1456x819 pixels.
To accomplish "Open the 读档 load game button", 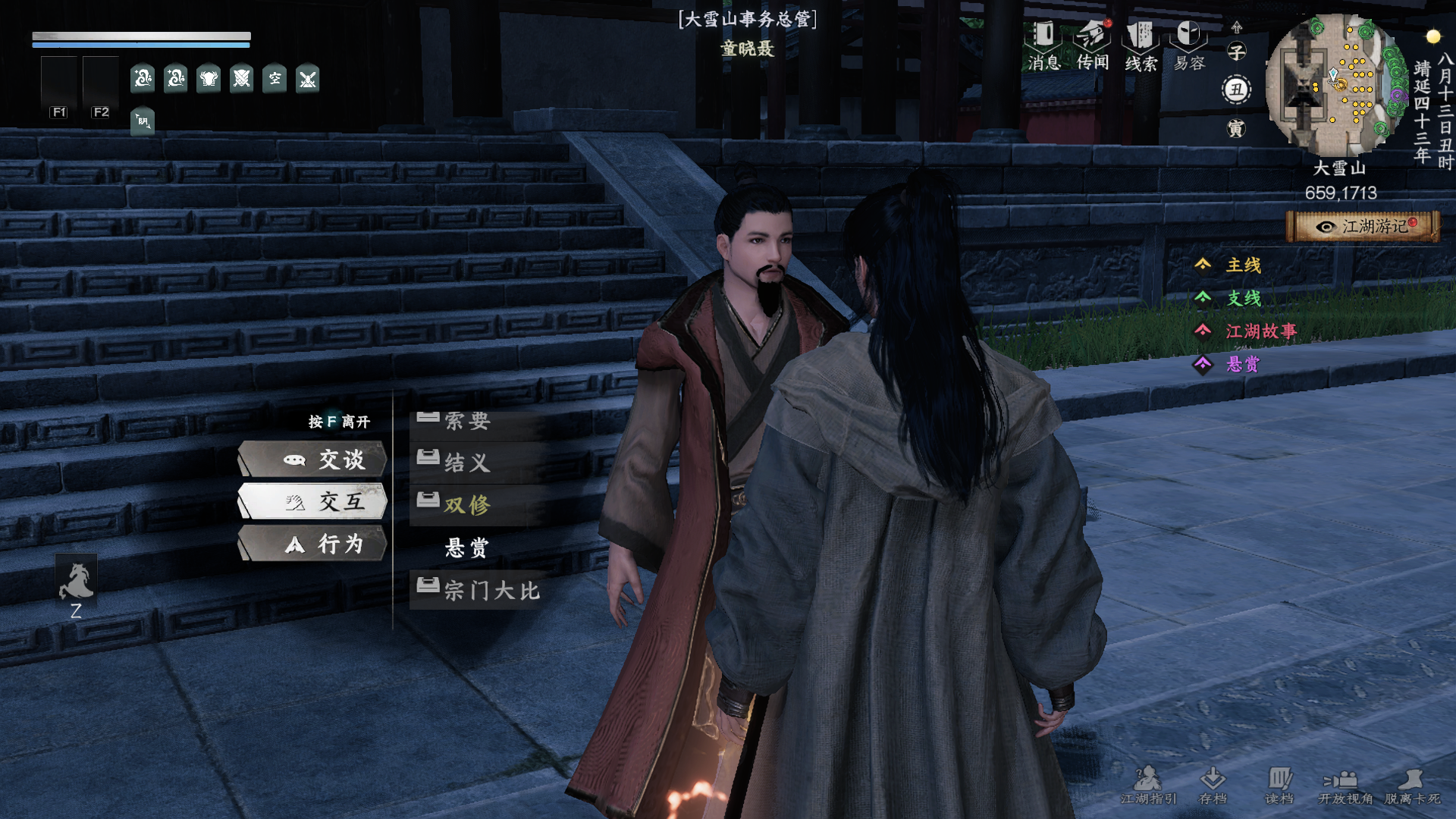I will click(1279, 785).
